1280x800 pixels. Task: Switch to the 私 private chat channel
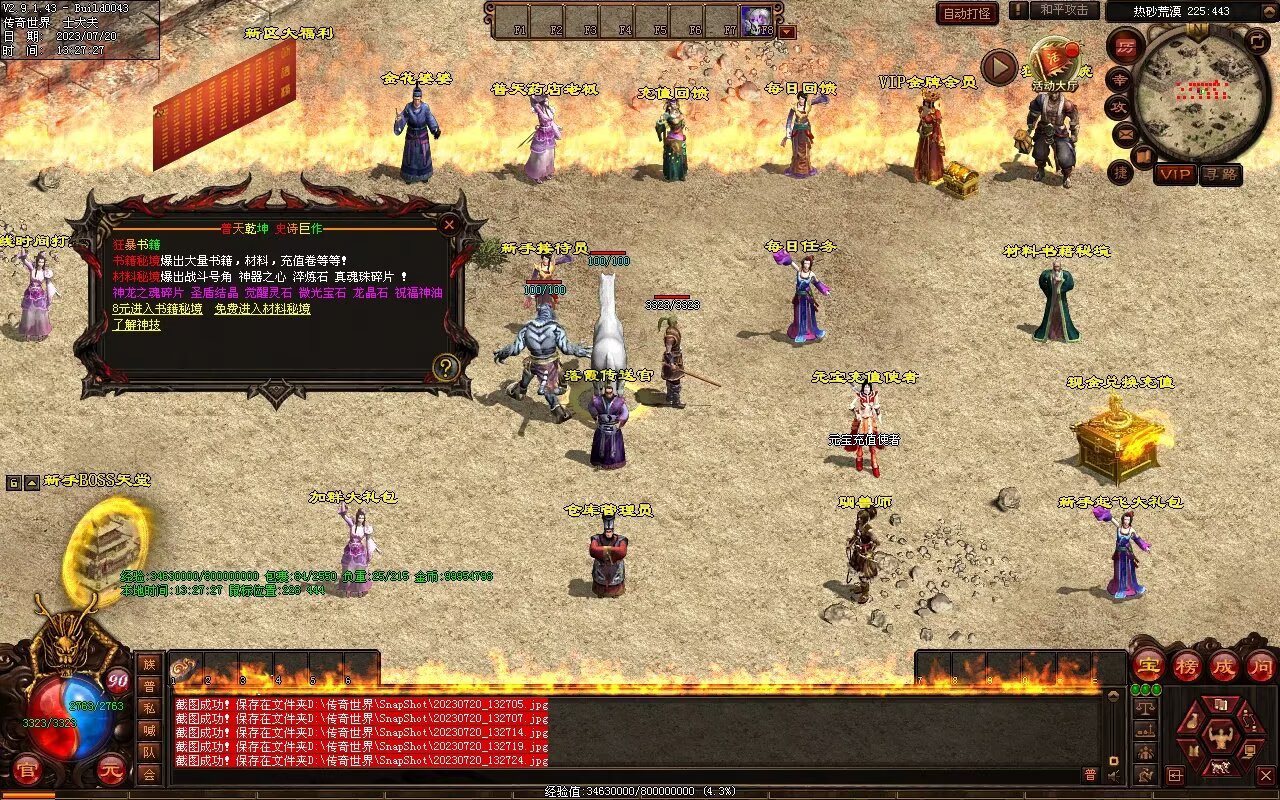[x=149, y=708]
